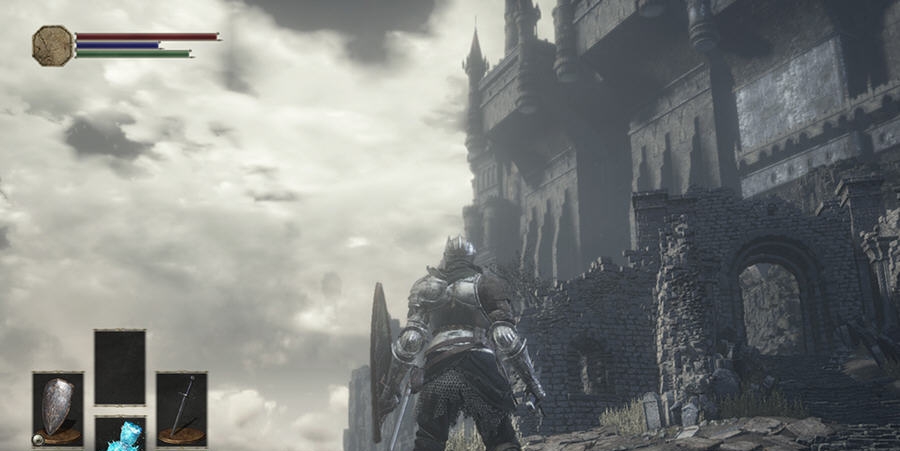Use the blue crystal item slot

121,435
